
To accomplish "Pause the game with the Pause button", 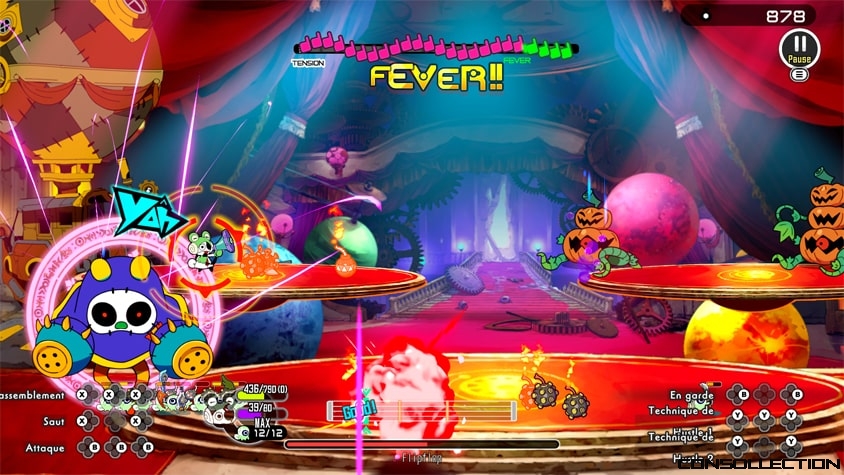I will [x=798, y=47].
